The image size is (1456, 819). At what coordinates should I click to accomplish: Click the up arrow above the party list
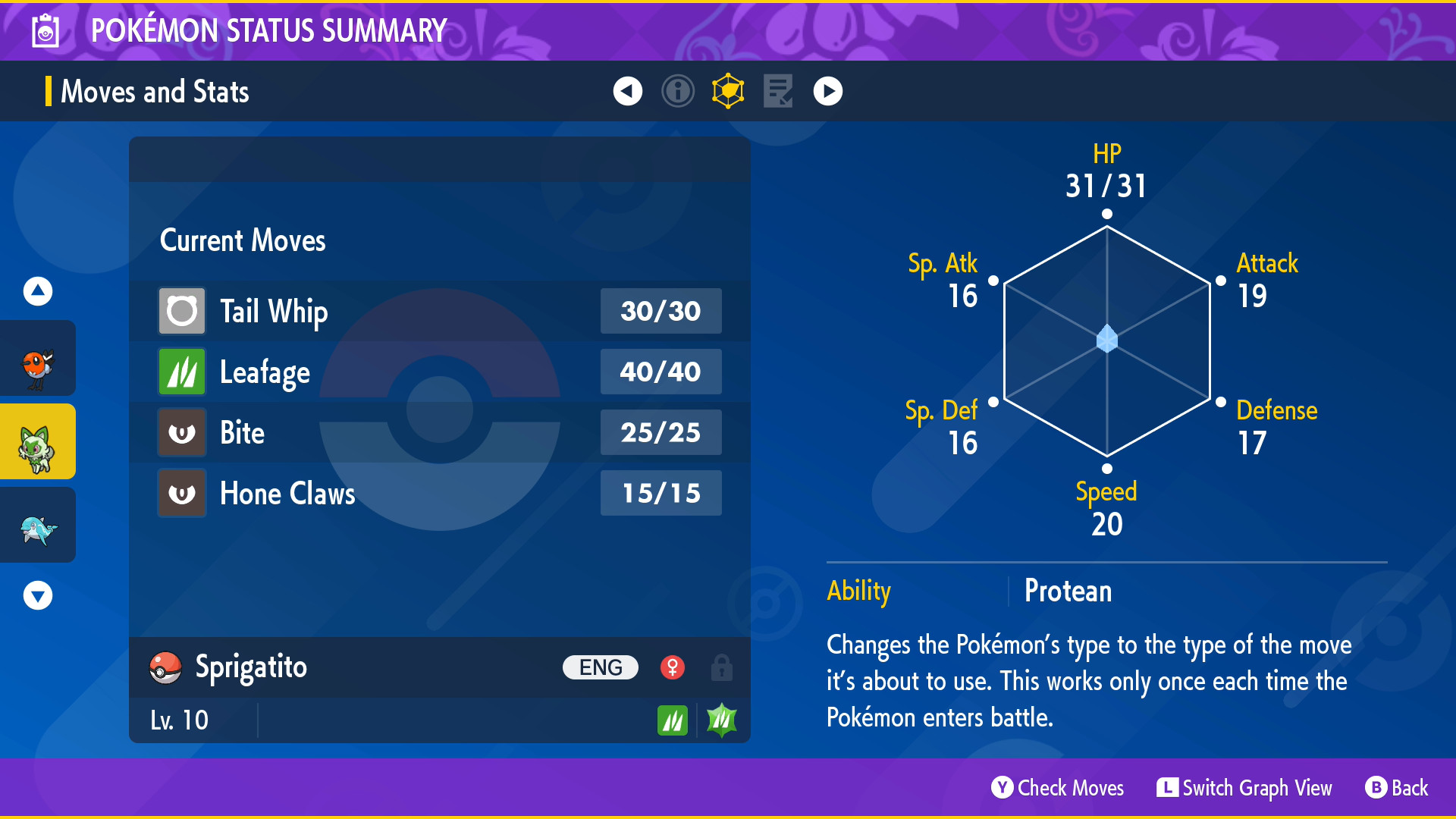[37, 290]
